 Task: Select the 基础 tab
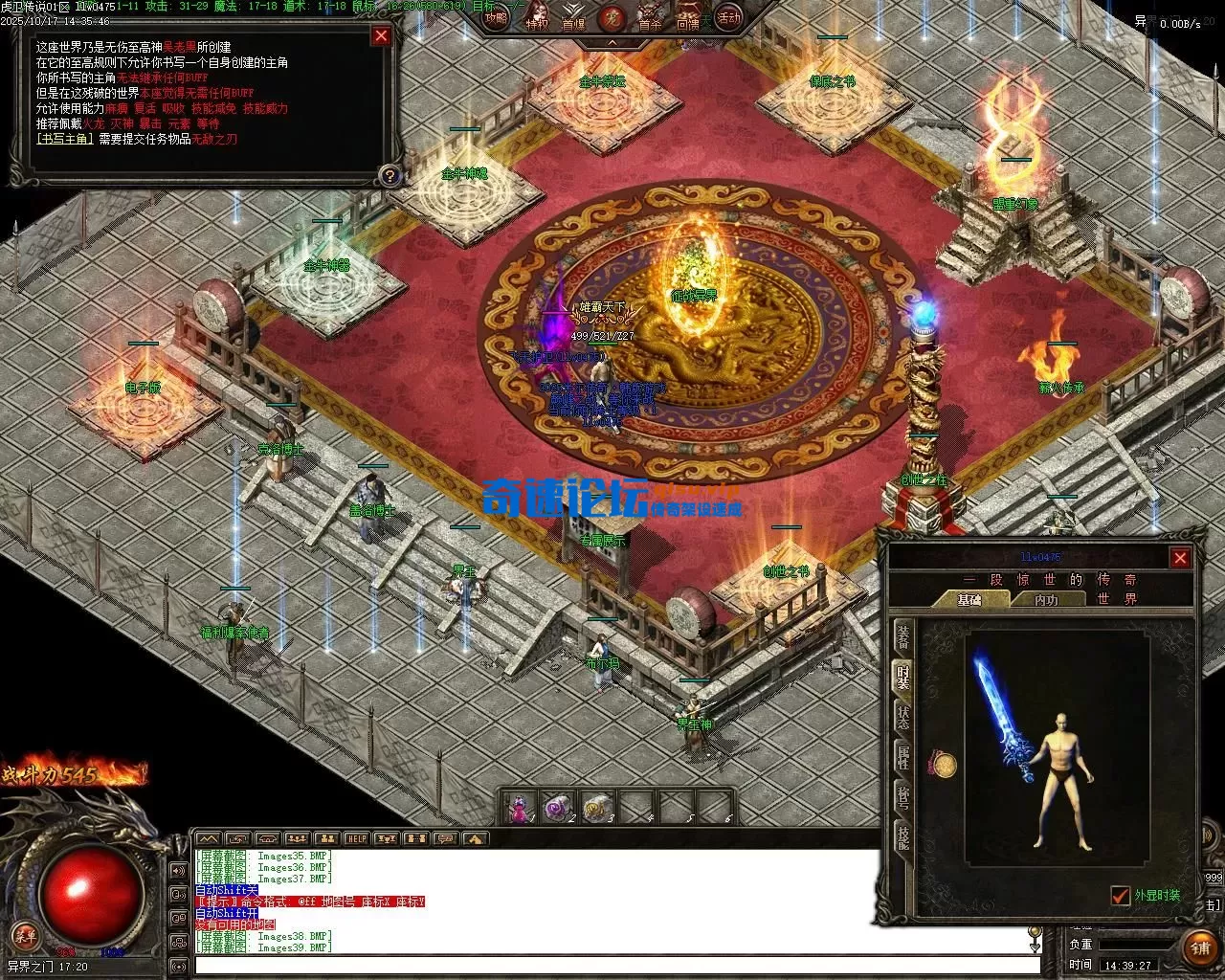(969, 600)
